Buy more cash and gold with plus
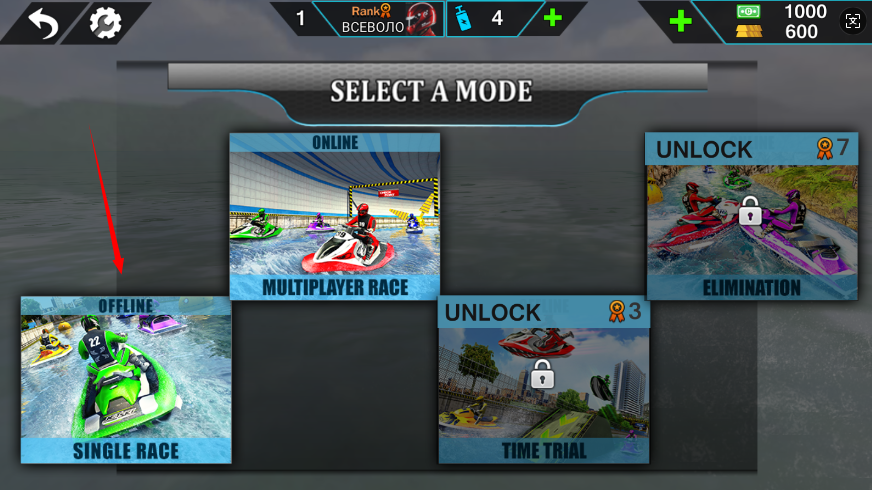The image size is (872, 490). point(680,21)
